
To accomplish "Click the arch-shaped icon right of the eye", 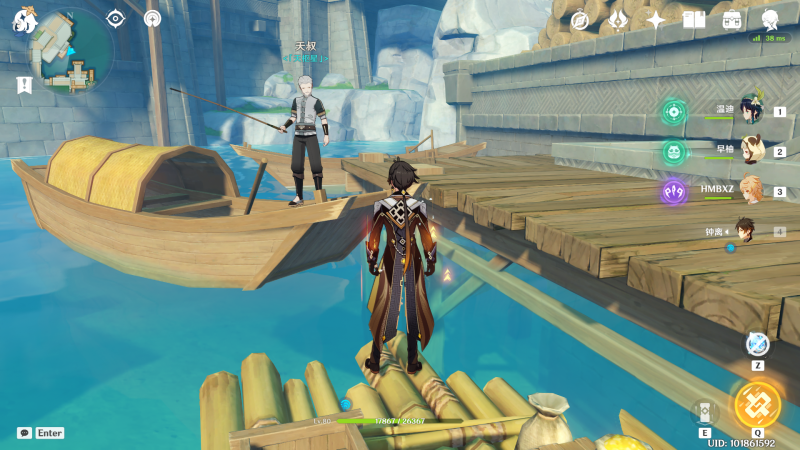I will [x=152, y=18].
